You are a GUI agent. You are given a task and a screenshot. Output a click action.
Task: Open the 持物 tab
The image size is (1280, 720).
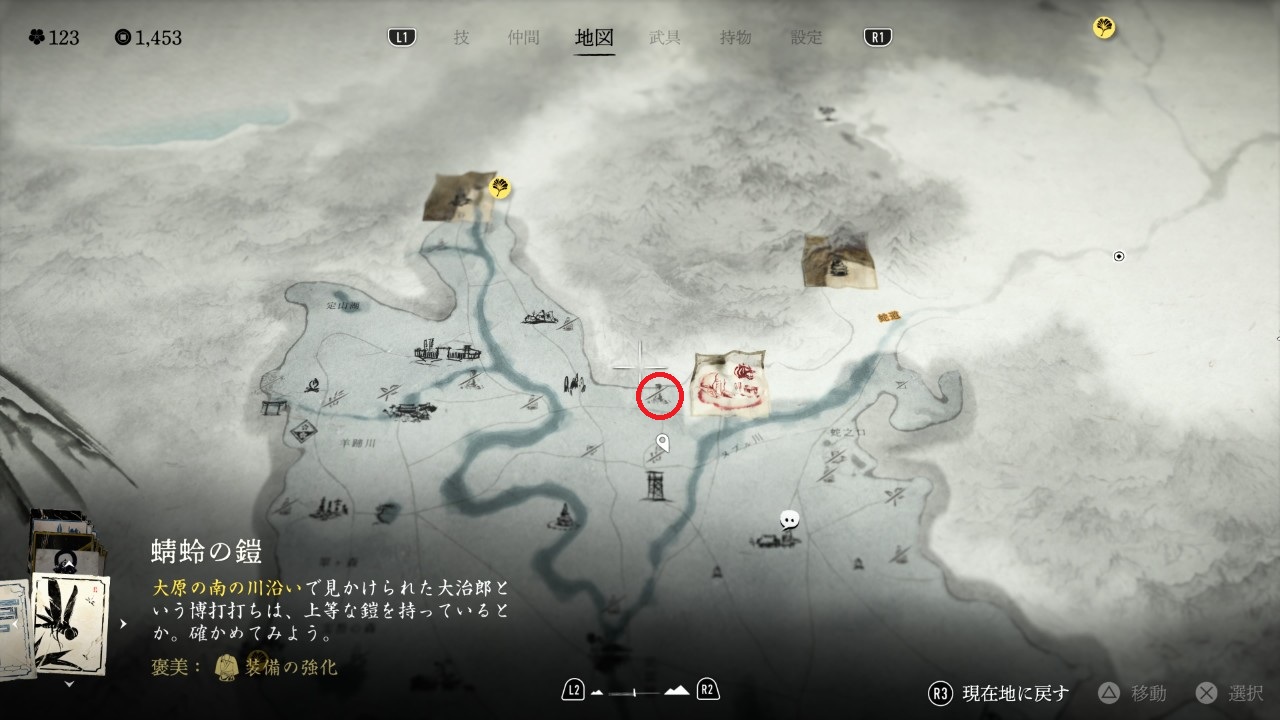point(736,38)
